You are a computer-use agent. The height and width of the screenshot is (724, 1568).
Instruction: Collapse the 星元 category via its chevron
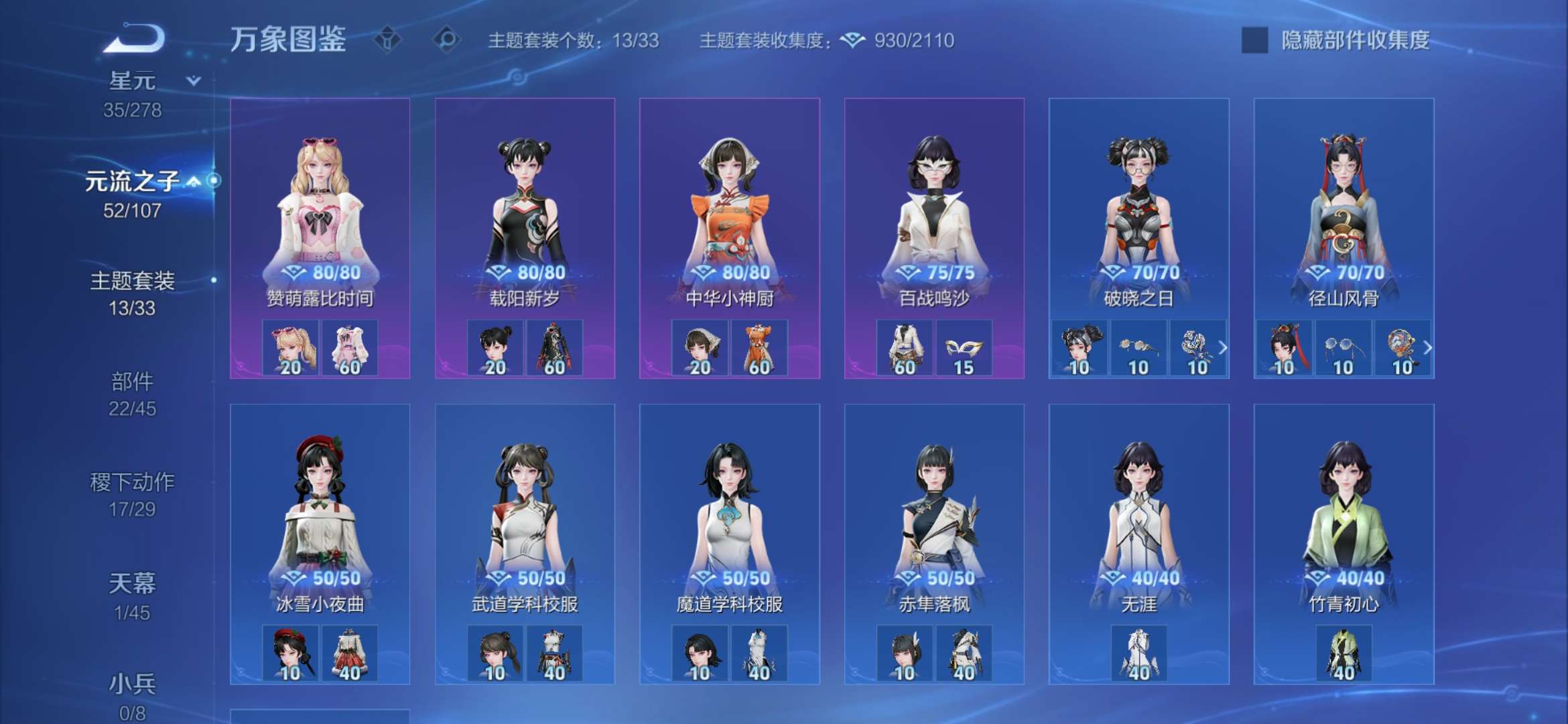(x=192, y=79)
